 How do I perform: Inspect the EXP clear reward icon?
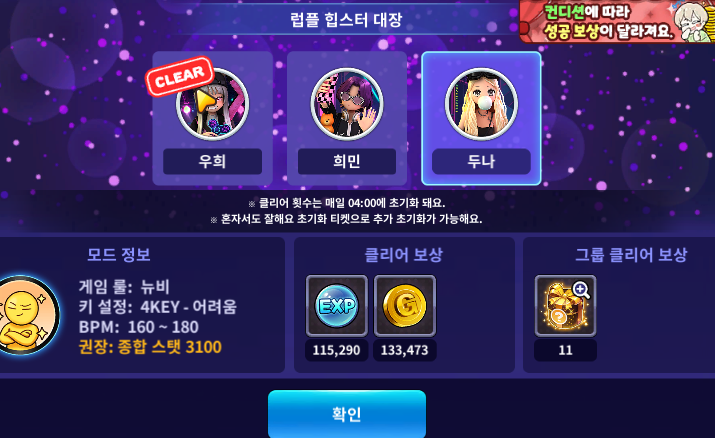pyautogui.click(x=336, y=306)
